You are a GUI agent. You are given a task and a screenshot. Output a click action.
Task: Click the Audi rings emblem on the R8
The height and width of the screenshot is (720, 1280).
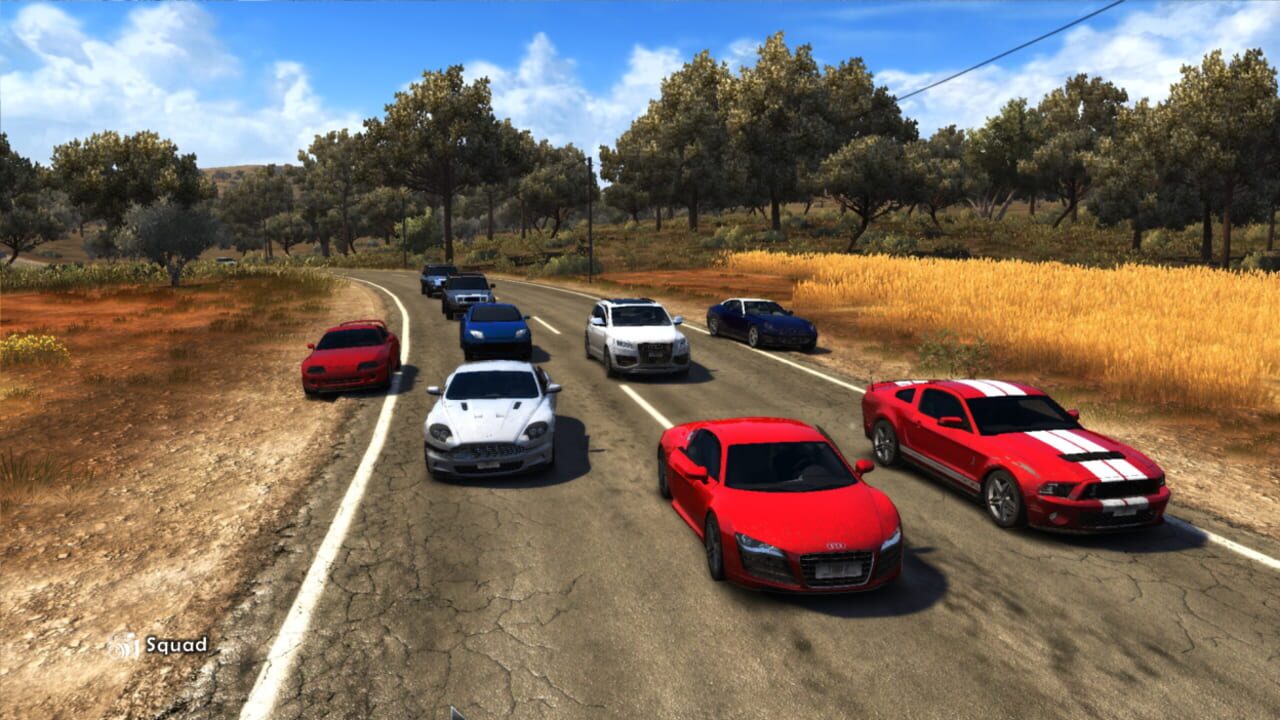(836, 545)
